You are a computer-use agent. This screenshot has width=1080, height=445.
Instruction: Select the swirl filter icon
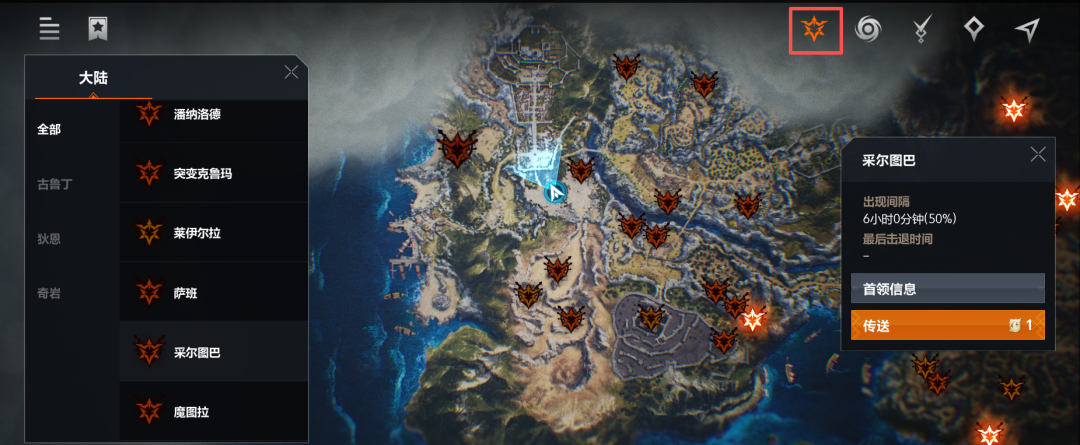click(868, 30)
